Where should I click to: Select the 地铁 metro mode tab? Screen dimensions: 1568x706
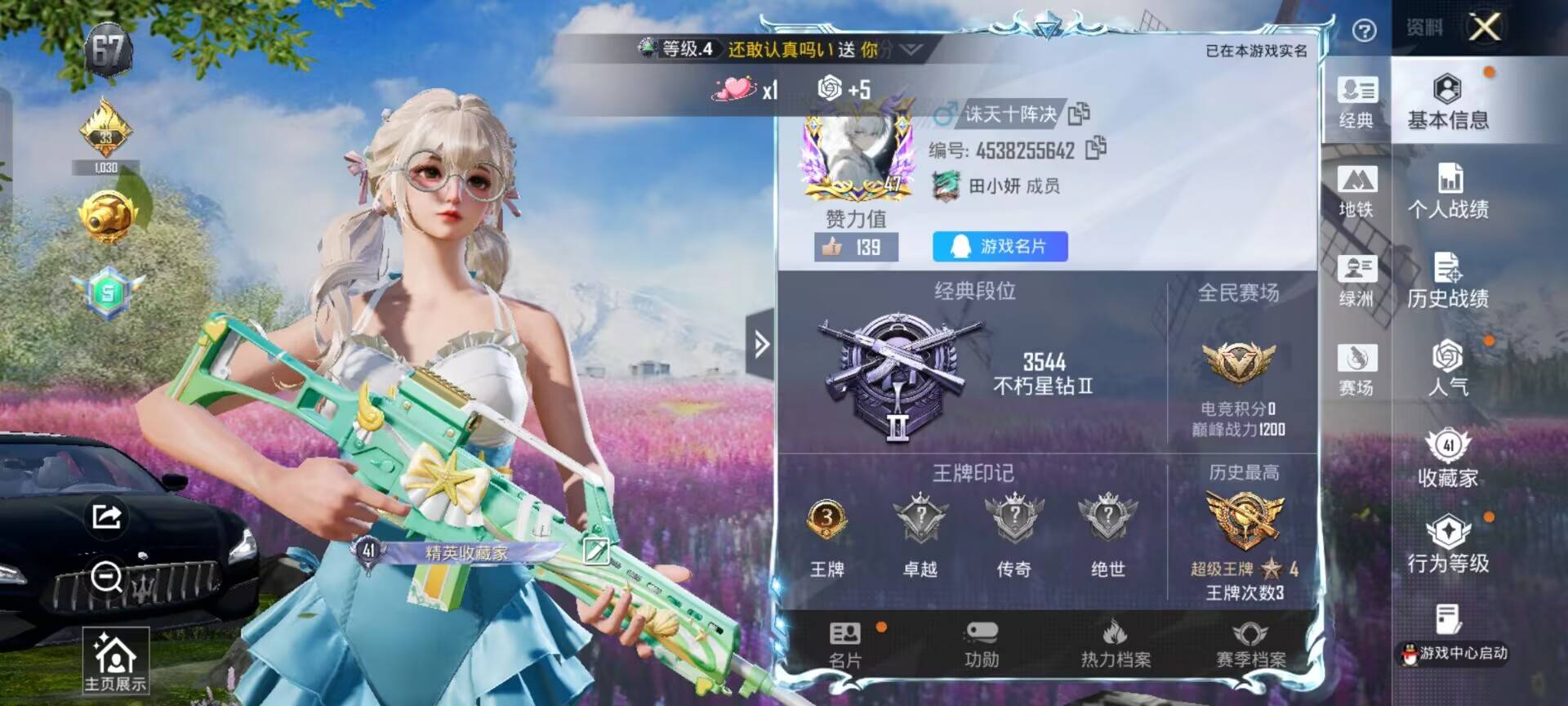tap(1356, 191)
